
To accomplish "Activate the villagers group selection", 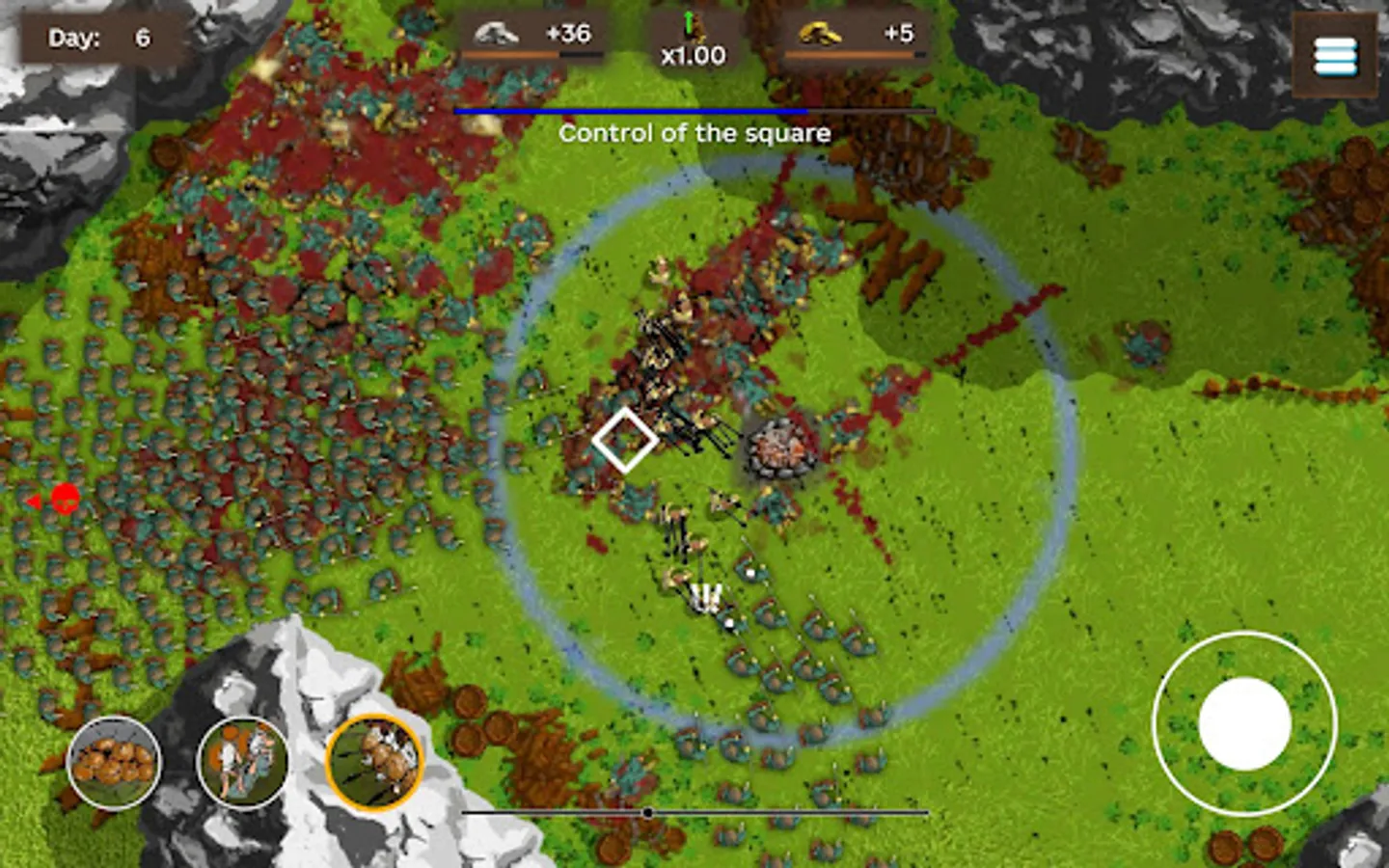I will point(242,762).
